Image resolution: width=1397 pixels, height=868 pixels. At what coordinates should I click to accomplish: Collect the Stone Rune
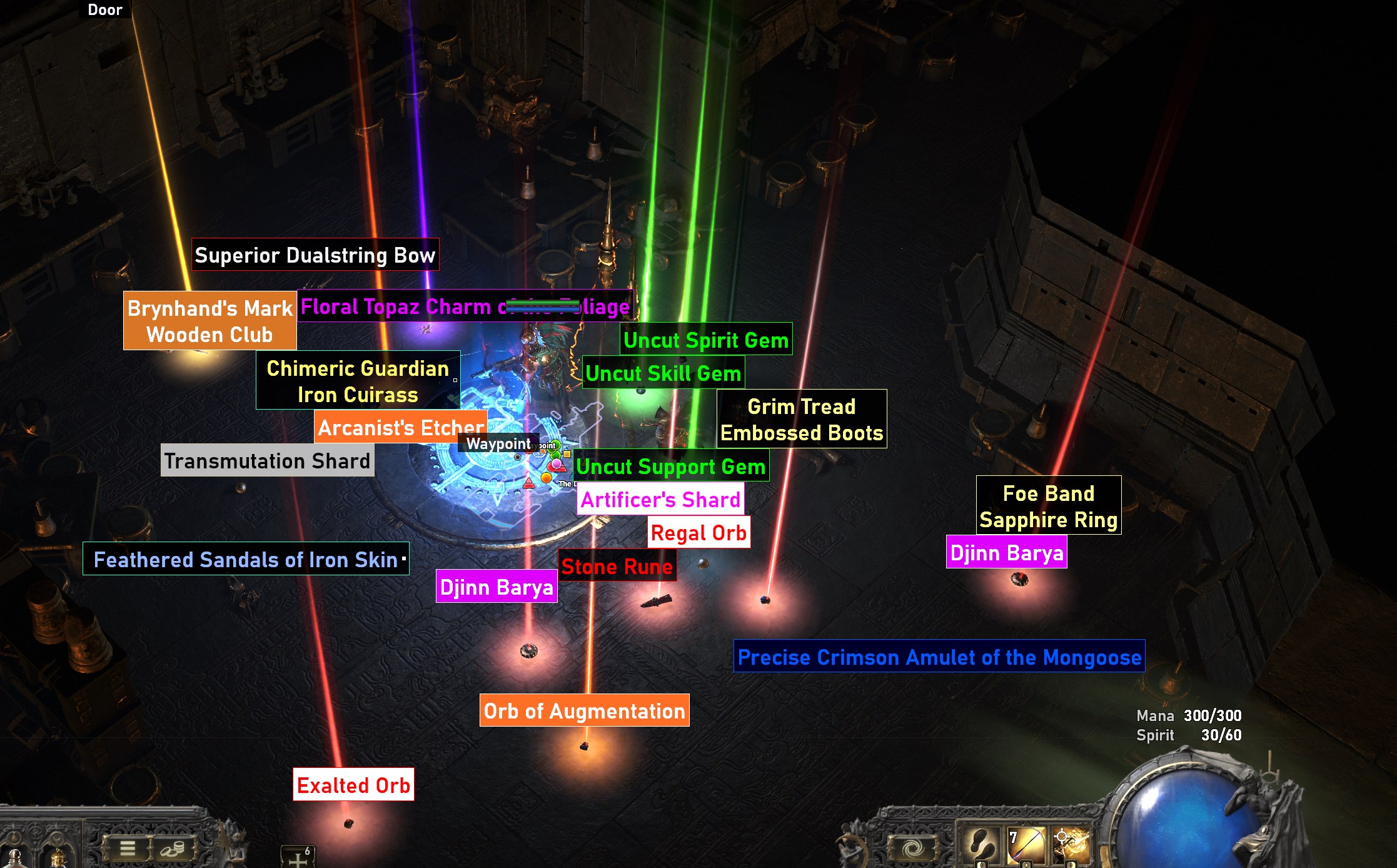click(x=617, y=567)
